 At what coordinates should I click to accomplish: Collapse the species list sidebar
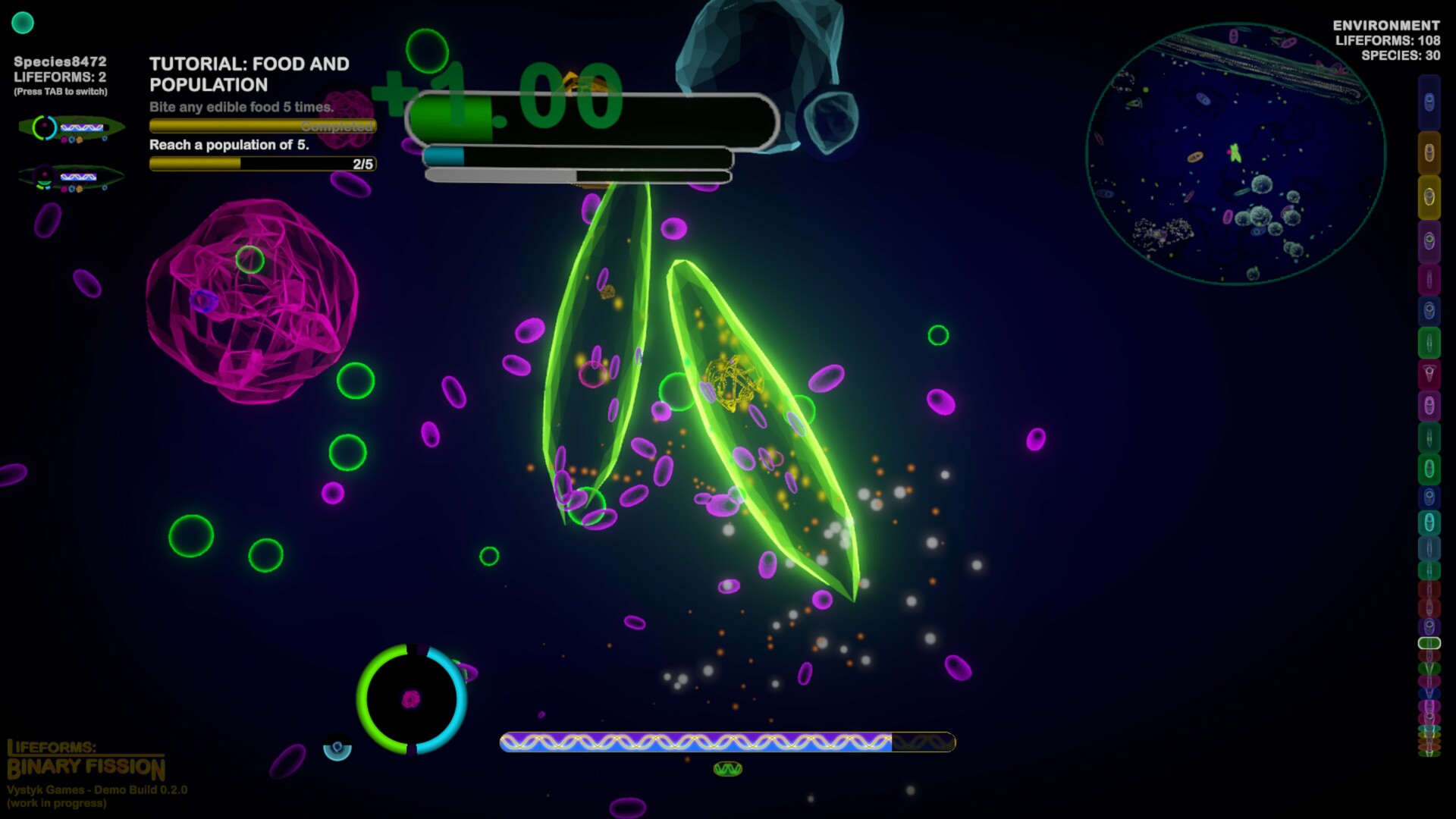pyautogui.click(x=1429, y=409)
